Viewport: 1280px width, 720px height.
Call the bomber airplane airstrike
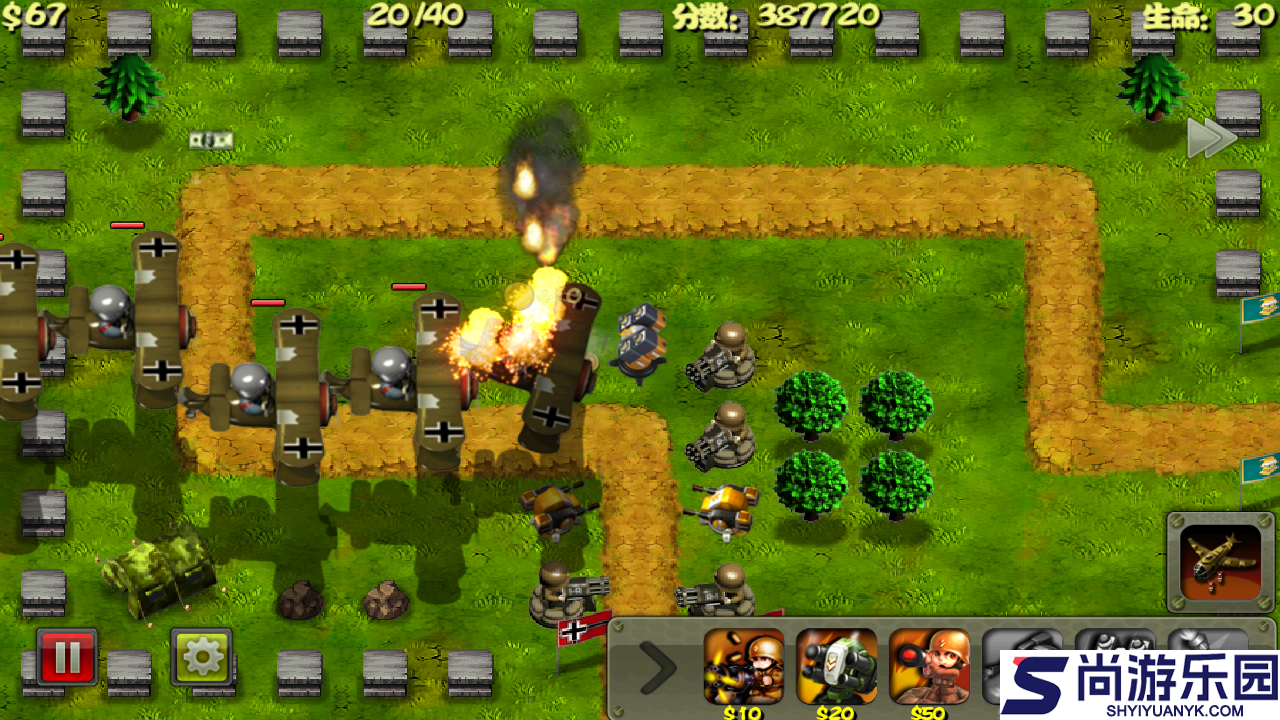point(1220,561)
